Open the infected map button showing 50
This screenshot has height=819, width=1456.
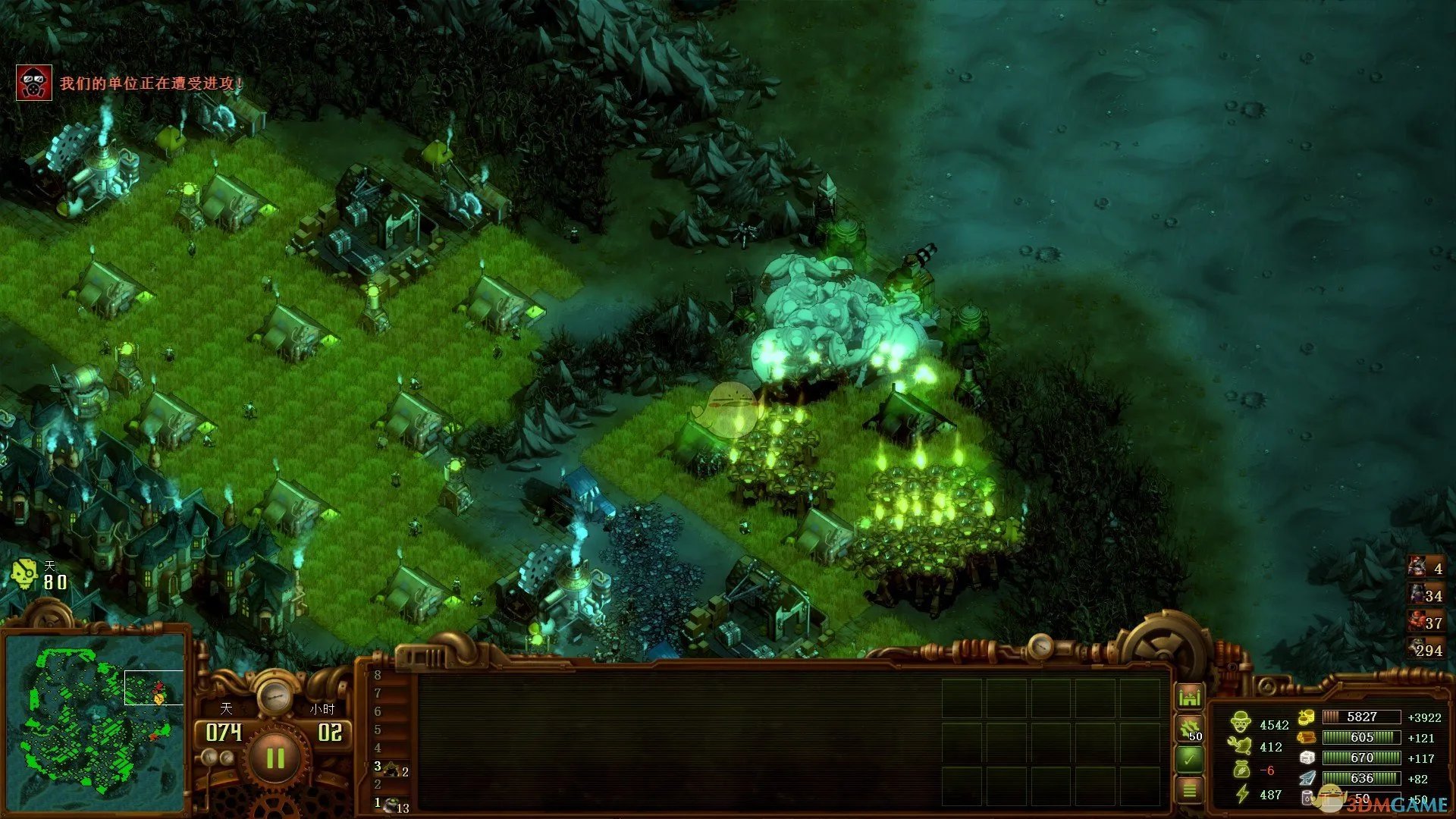(x=1189, y=730)
